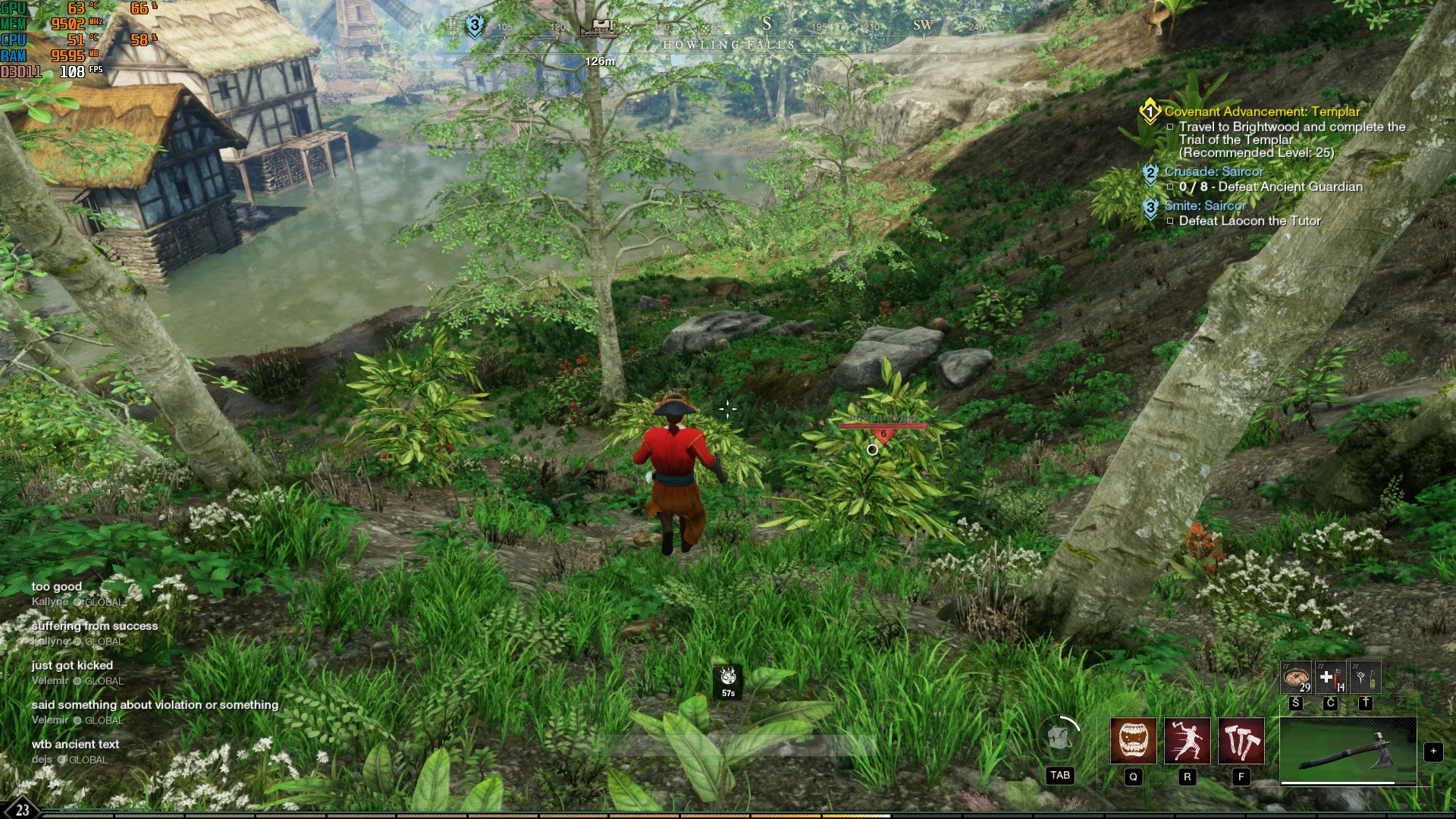Select the Crusade: Saircor quest tracker entry
Screen dimensions: 1456x819
click(1213, 172)
